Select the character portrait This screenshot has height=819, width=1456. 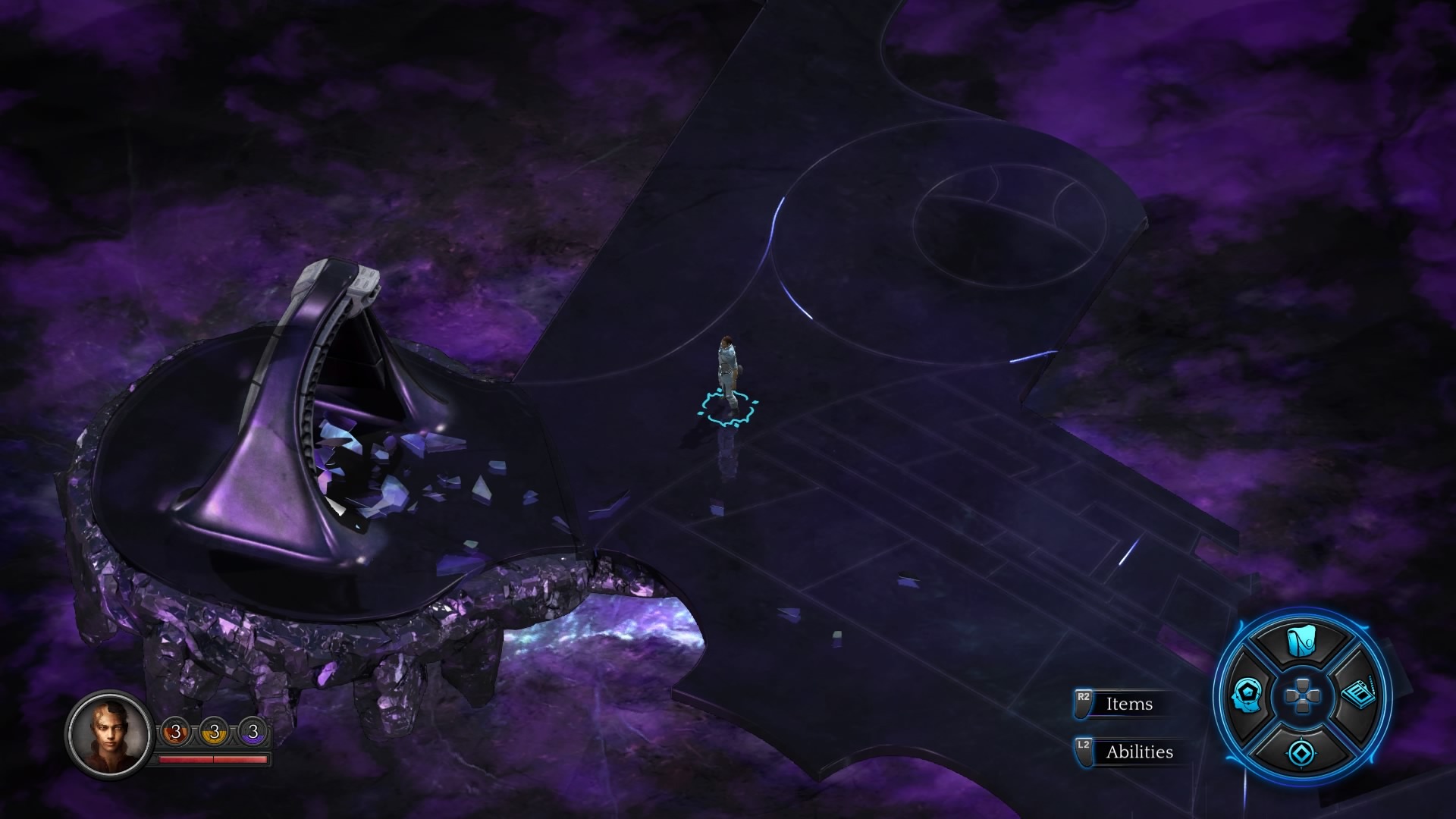tap(108, 733)
